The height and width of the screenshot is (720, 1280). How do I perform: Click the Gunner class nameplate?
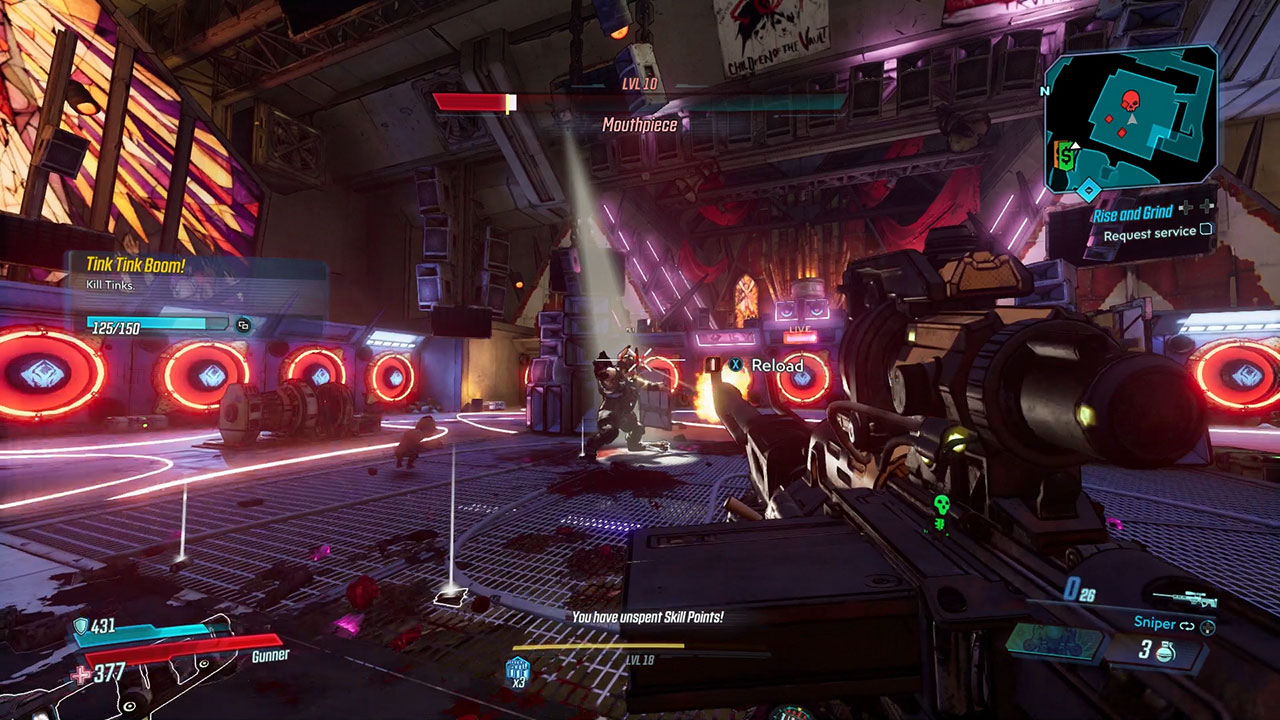(x=270, y=655)
